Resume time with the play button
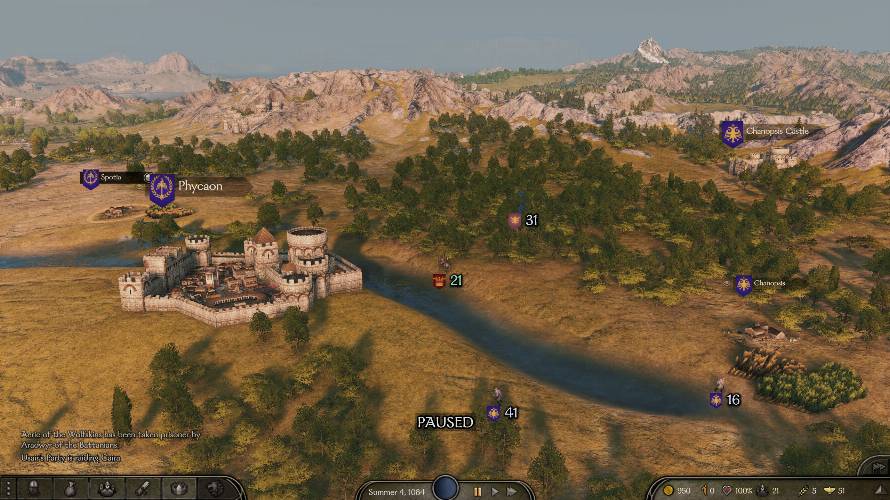 coord(494,491)
